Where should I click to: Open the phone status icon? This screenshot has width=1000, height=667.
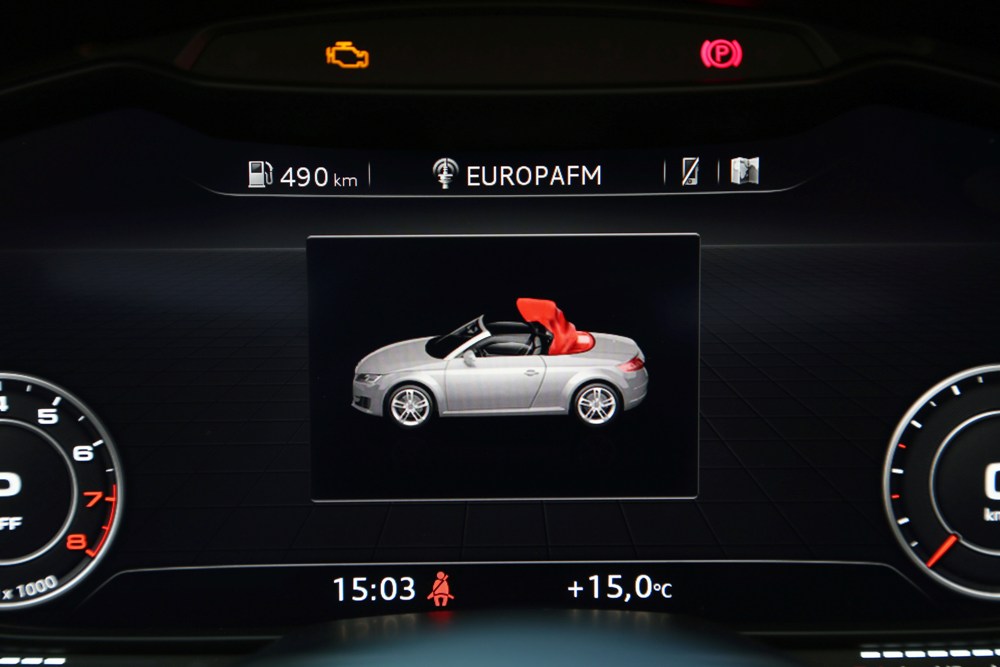click(691, 172)
